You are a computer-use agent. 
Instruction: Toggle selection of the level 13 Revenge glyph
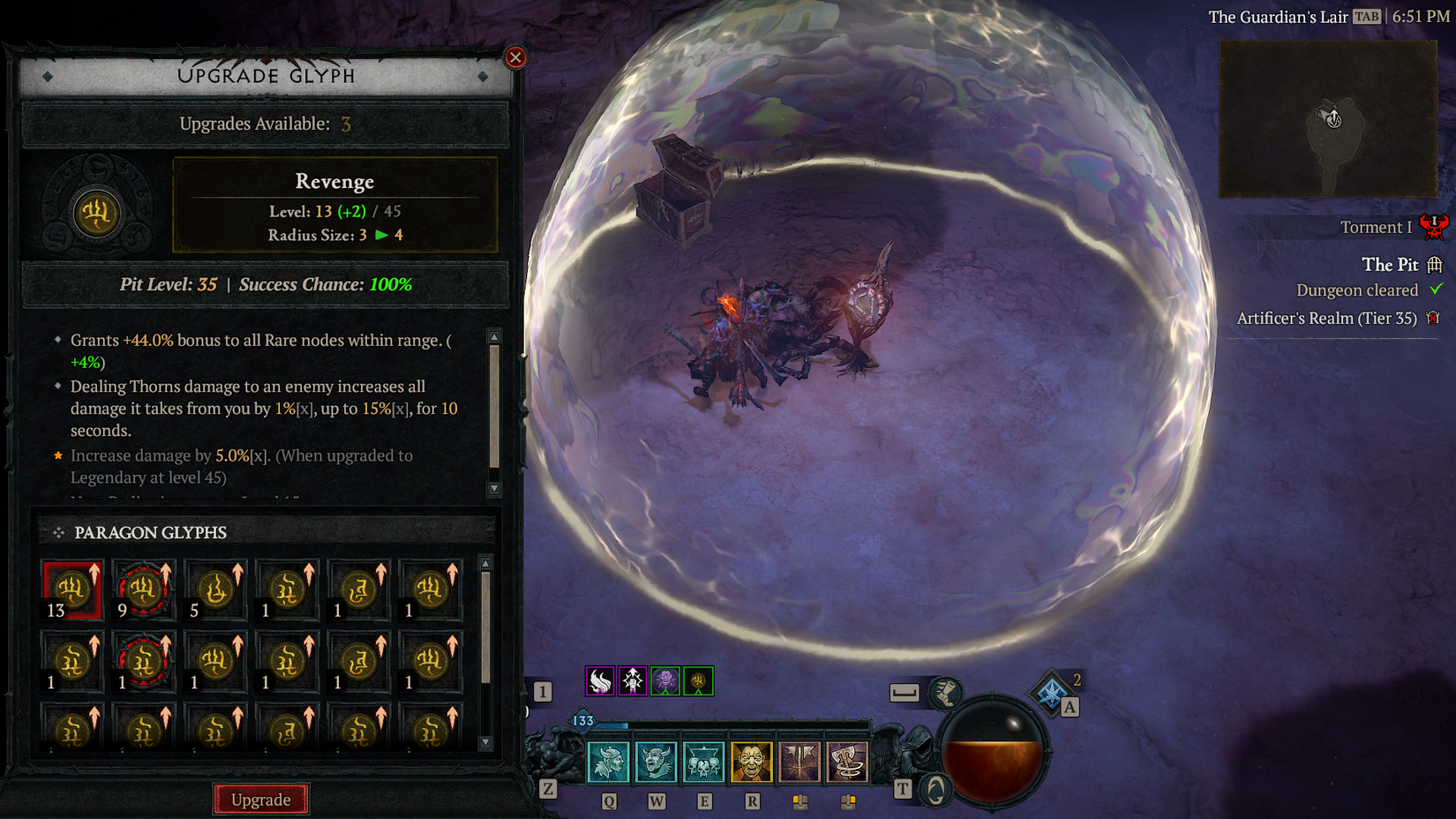[71, 589]
